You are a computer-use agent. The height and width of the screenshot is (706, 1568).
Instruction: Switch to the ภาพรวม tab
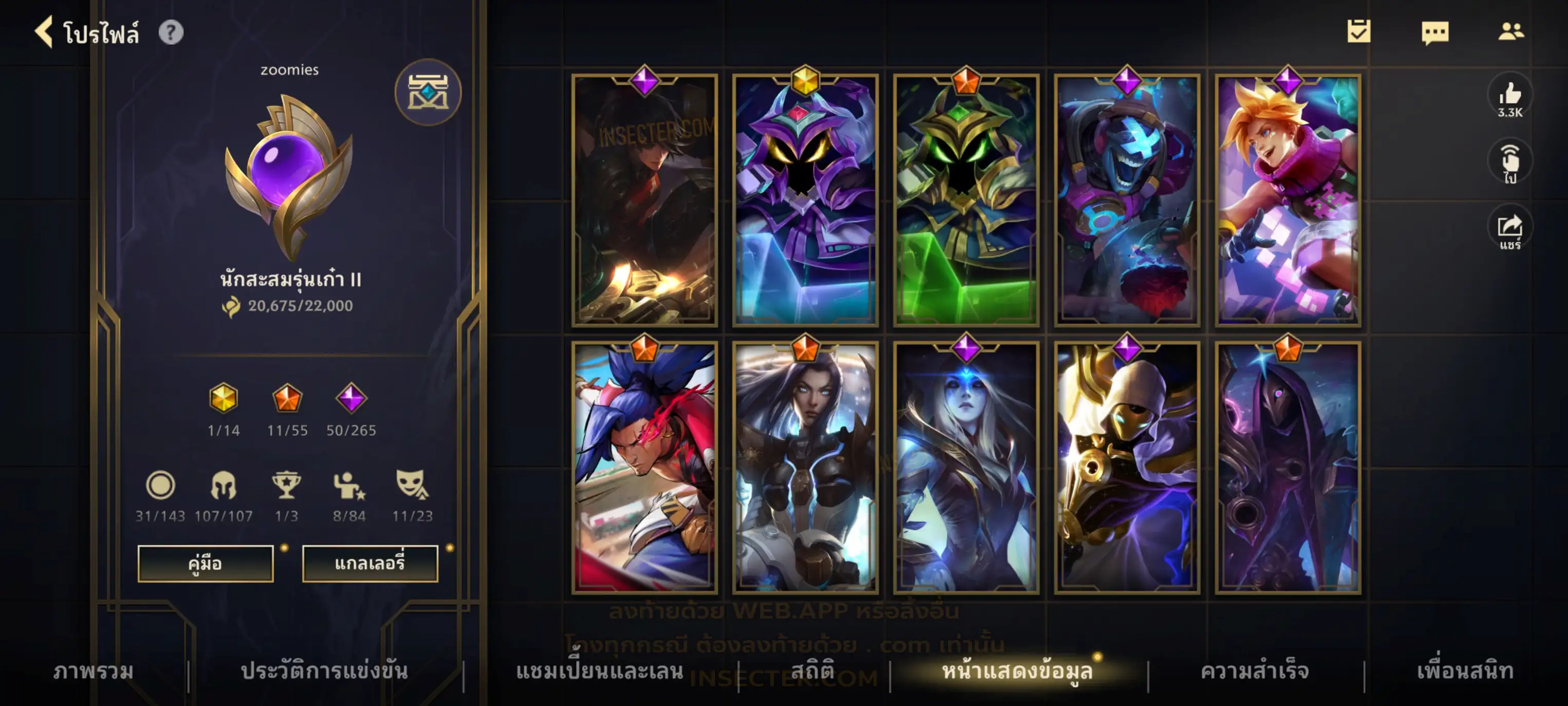click(x=93, y=671)
